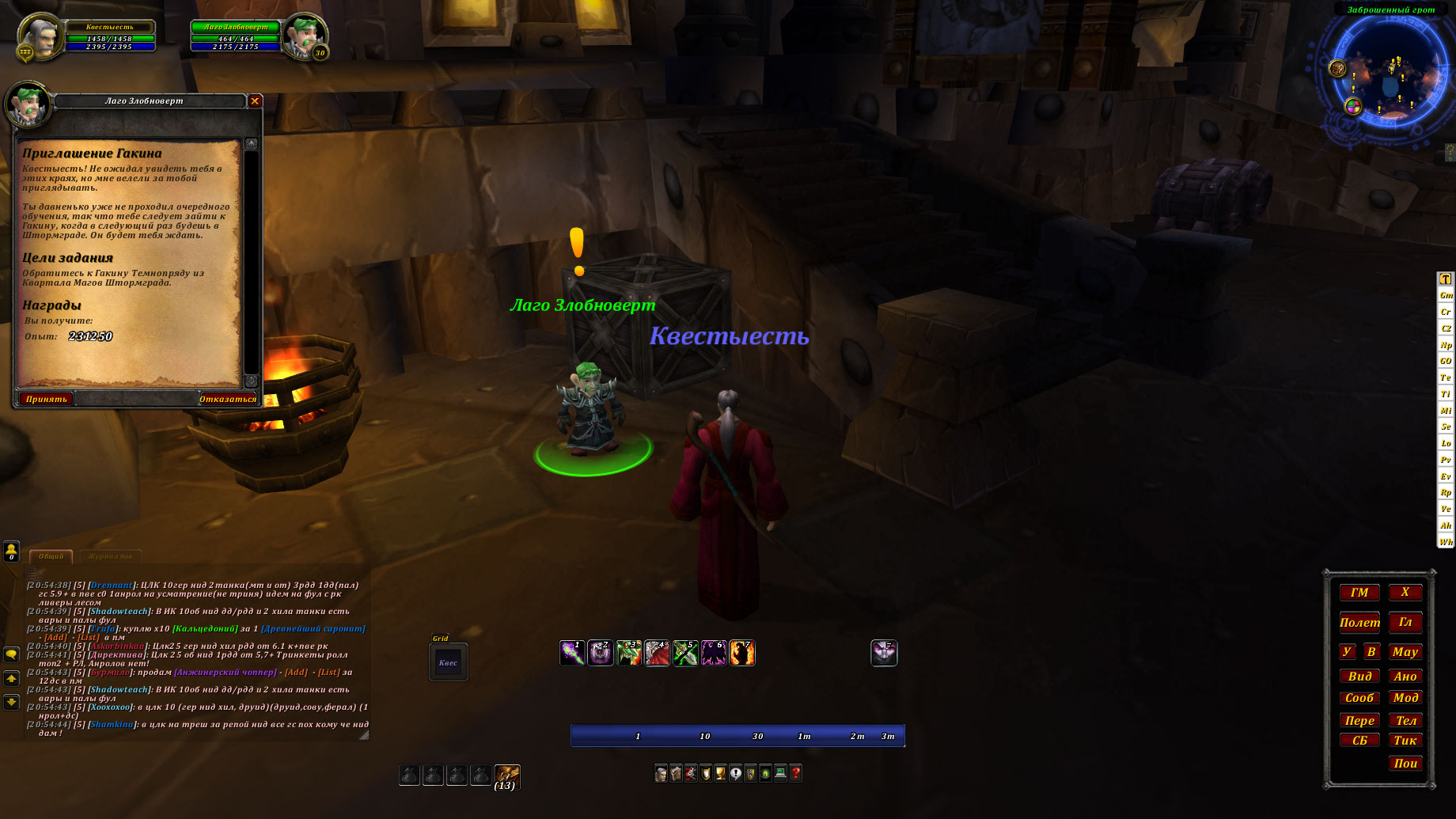Open the Тик button
The width and height of the screenshot is (1456, 819).
1405,741
